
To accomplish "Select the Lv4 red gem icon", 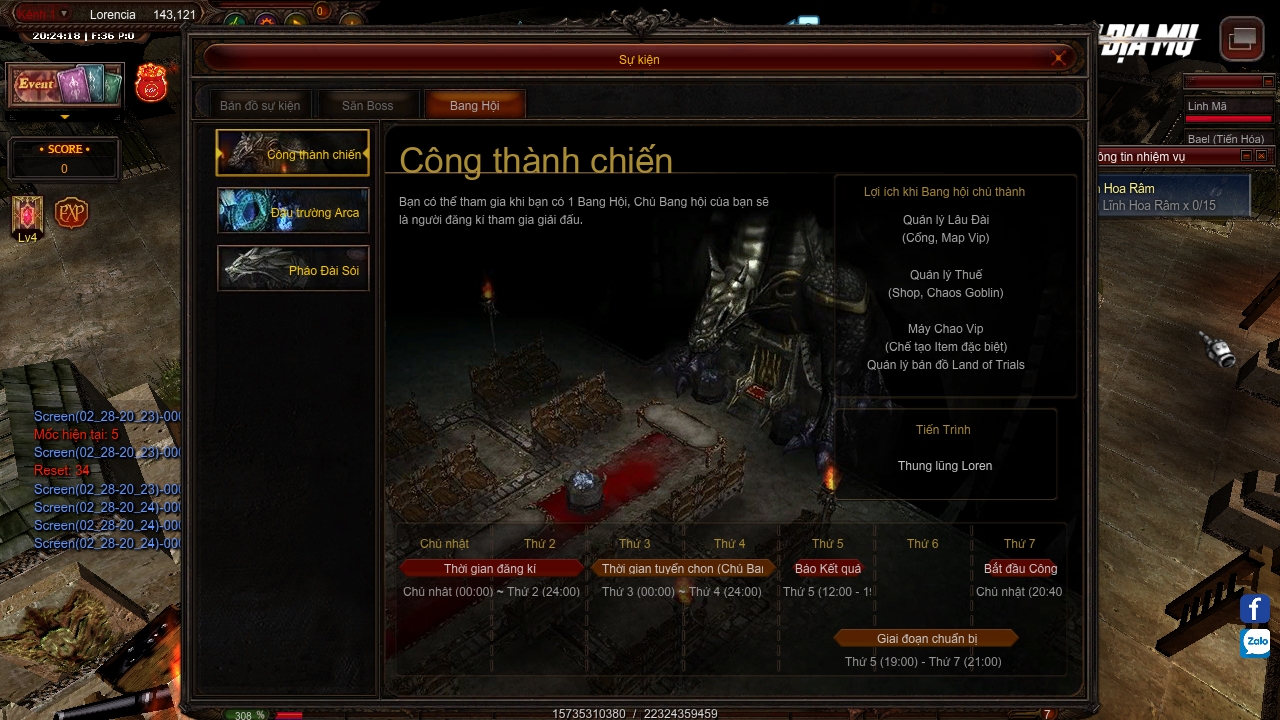I will (27, 215).
